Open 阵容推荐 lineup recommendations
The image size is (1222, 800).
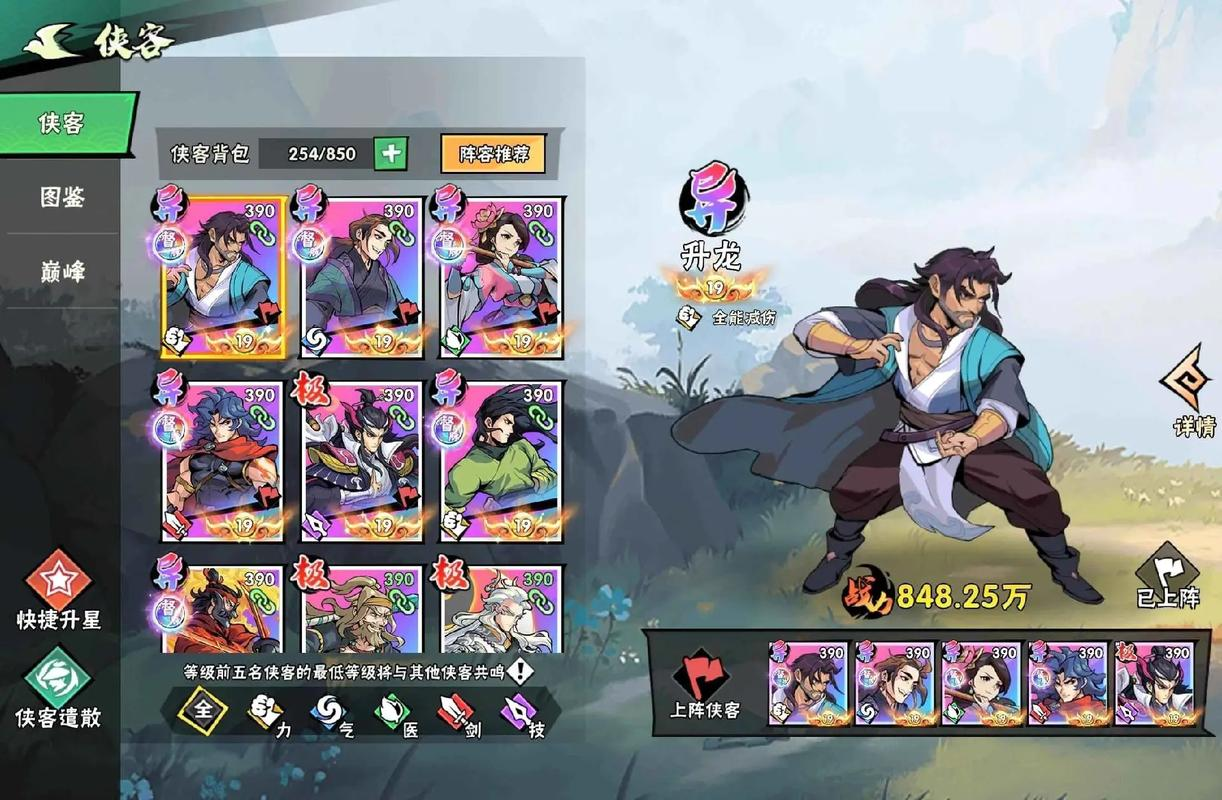[x=493, y=154]
